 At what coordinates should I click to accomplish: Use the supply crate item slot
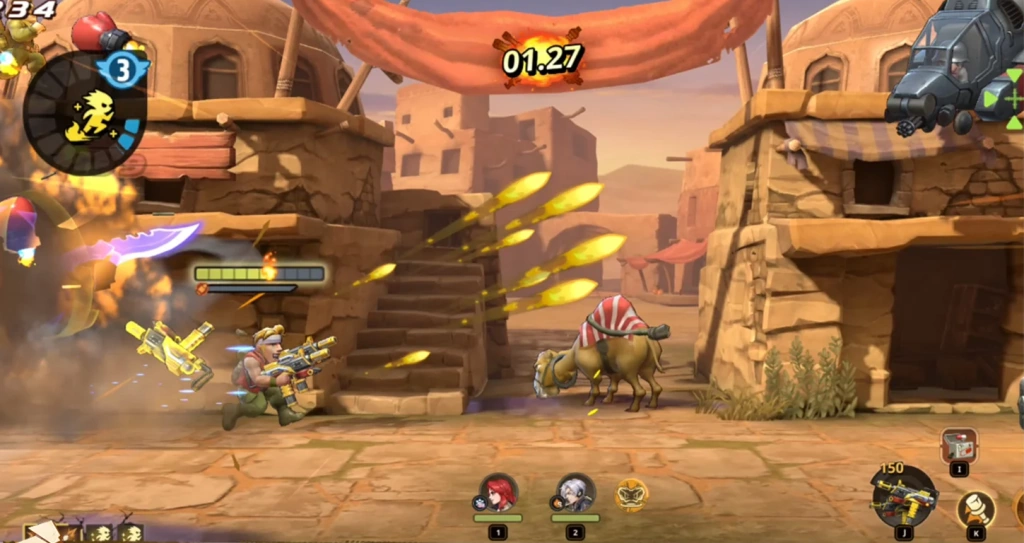coord(959,446)
